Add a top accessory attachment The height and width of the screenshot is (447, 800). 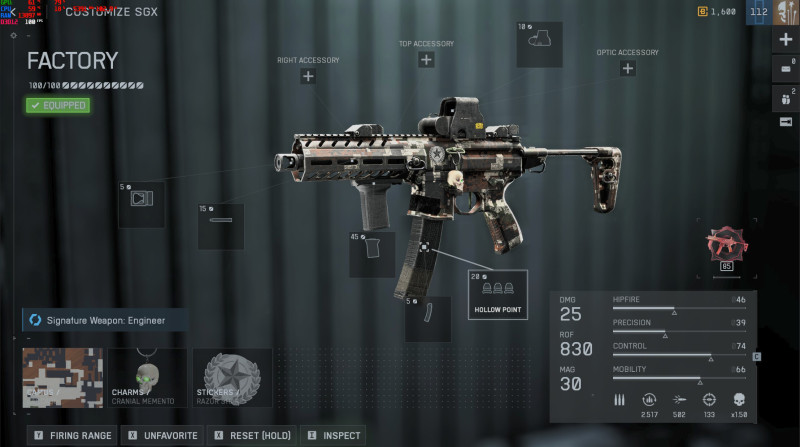point(426,60)
